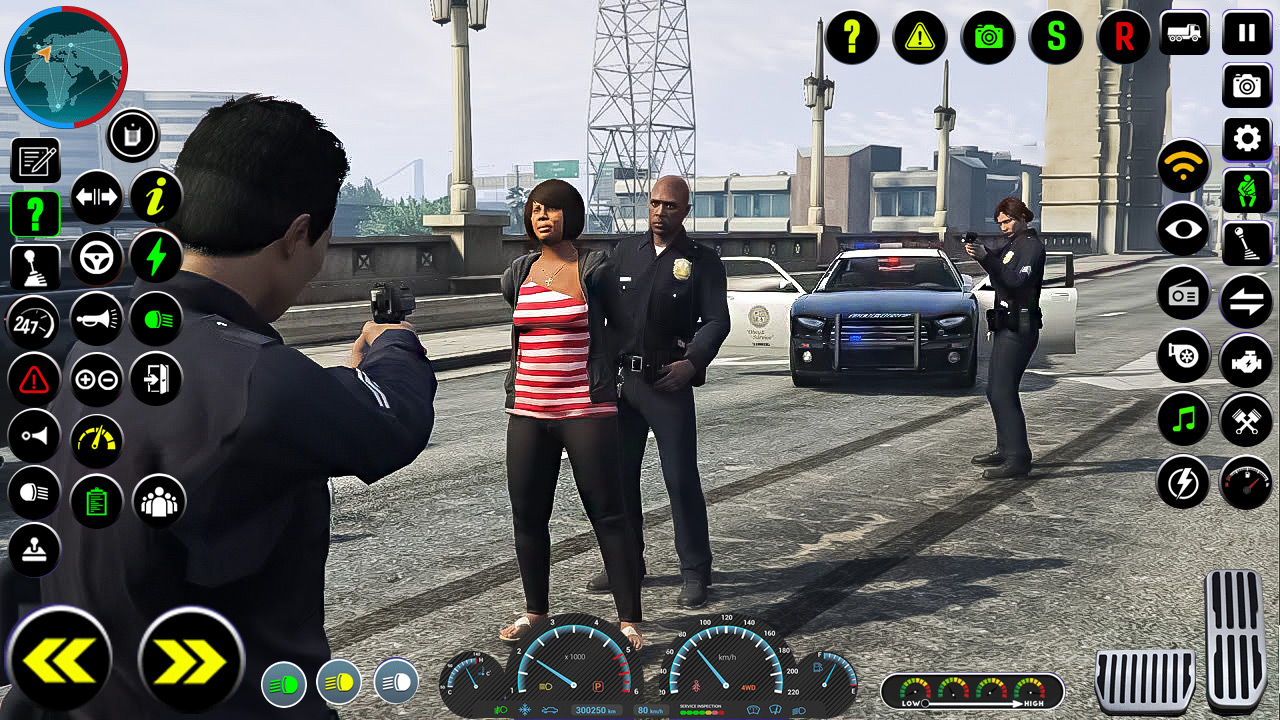Tap the police siren horn icon

pyautogui.click(x=96, y=319)
